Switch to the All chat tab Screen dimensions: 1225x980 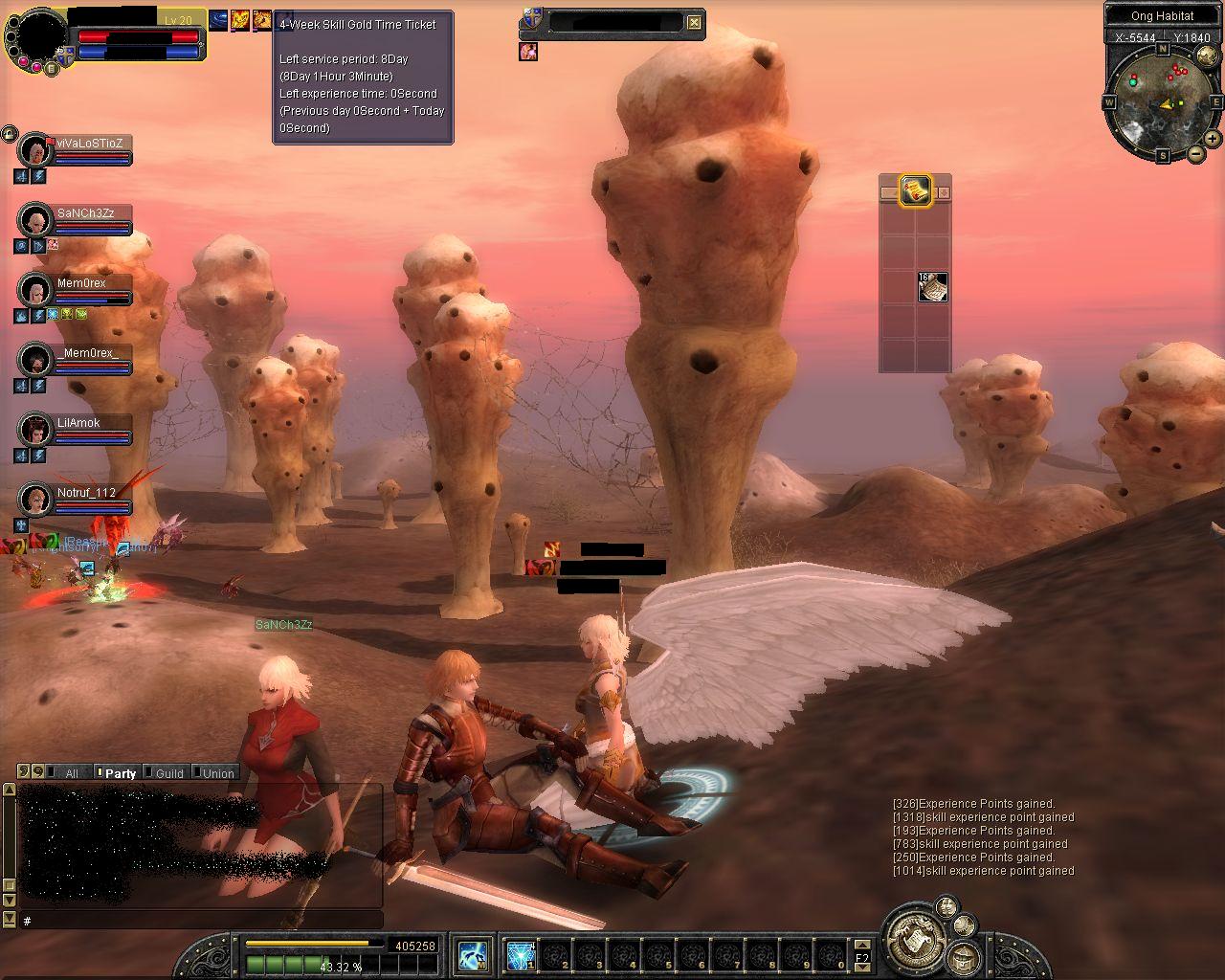[x=72, y=773]
